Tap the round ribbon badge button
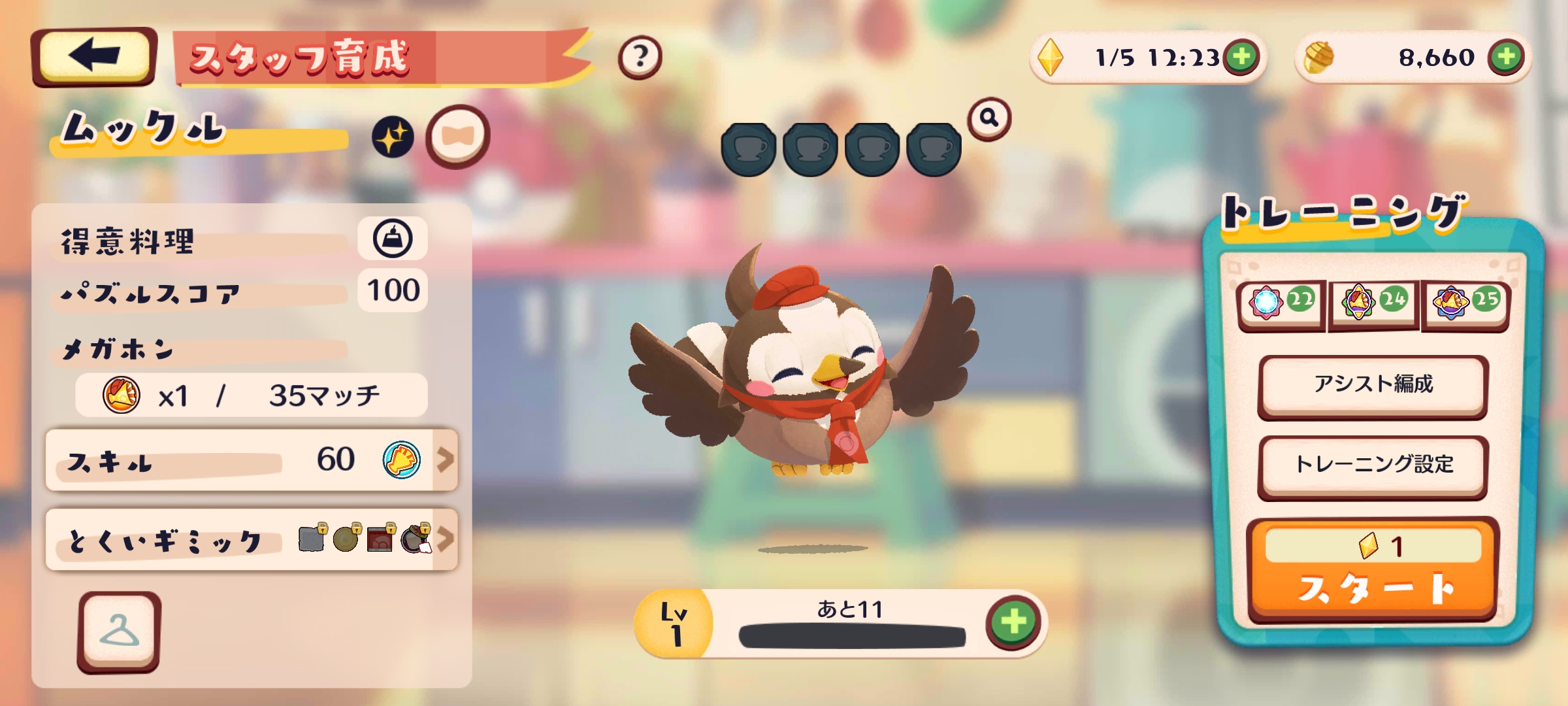 (457, 137)
